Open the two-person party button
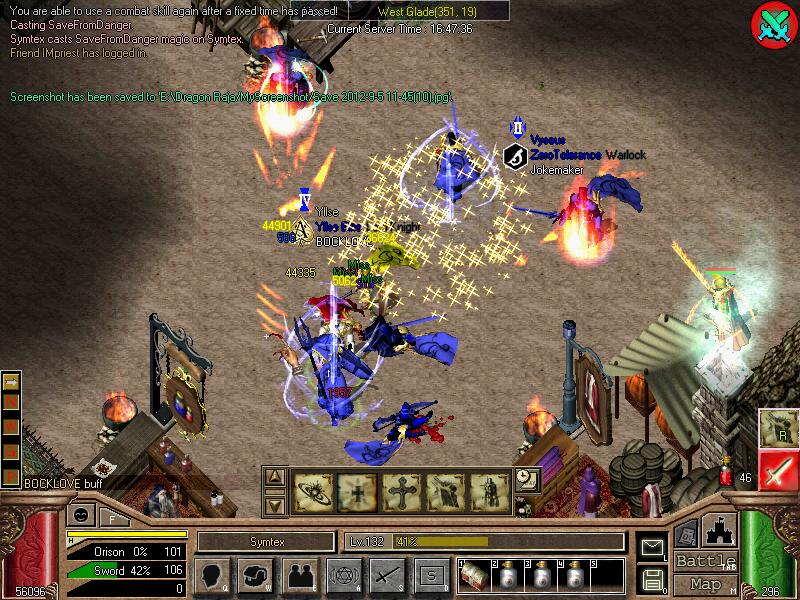This screenshot has width=800, height=600. [299, 576]
